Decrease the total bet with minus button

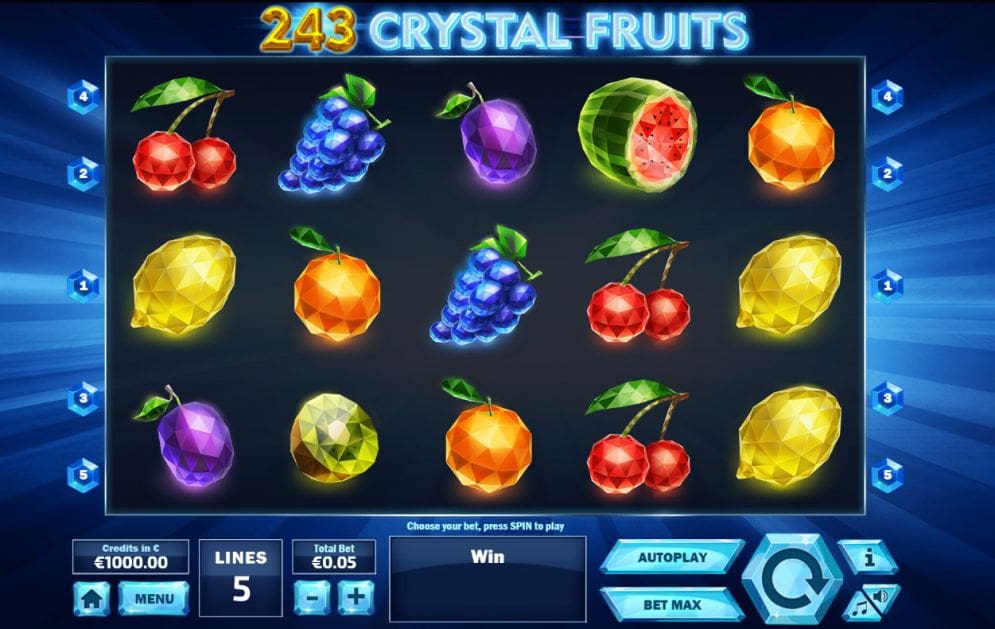tap(311, 597)
